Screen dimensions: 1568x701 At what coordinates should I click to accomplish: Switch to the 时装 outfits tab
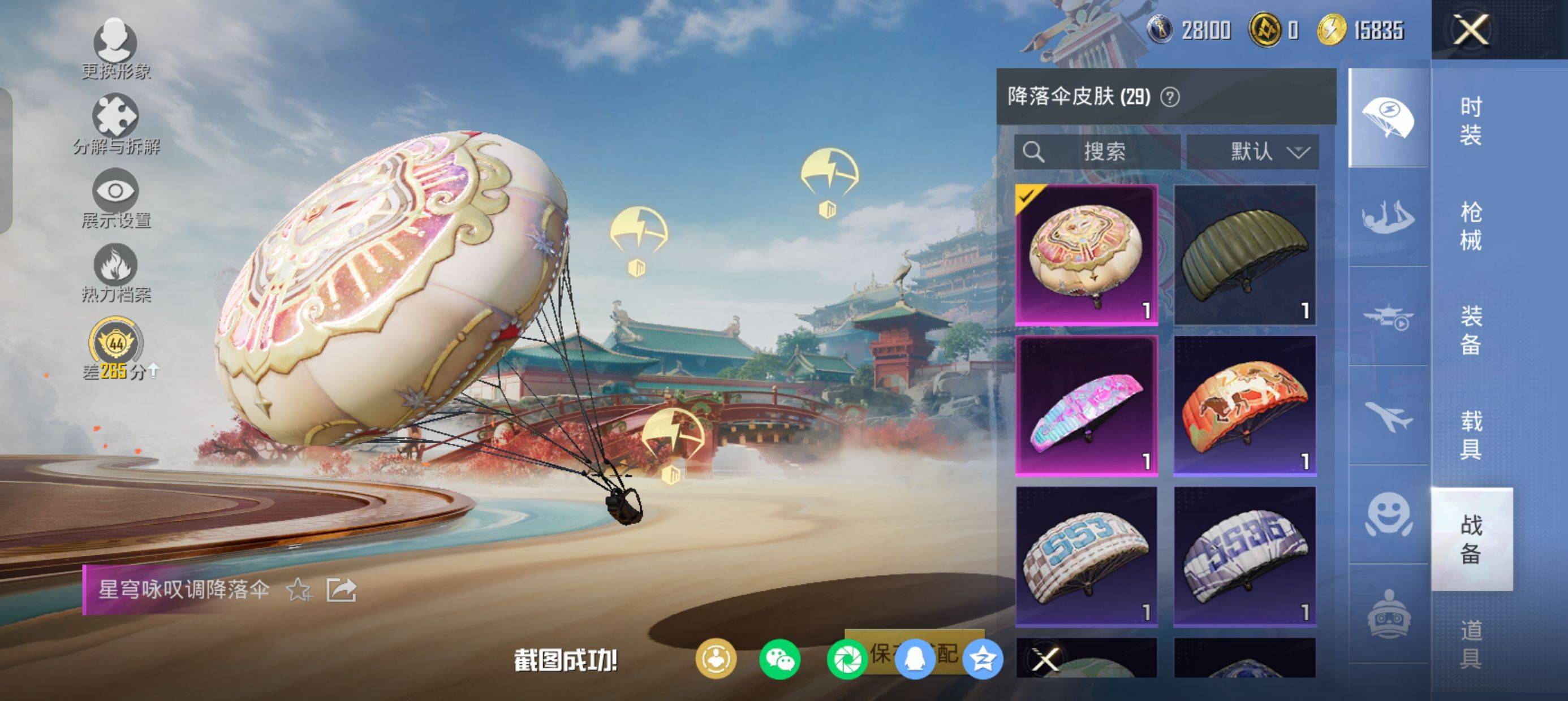pyautogui.click(x=1471, y=120)
